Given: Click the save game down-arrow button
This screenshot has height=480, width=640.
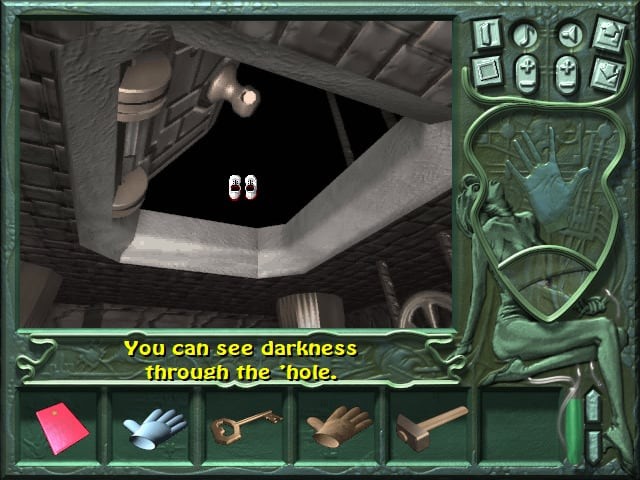Looking at the screenshot, I should click(608, 72).
